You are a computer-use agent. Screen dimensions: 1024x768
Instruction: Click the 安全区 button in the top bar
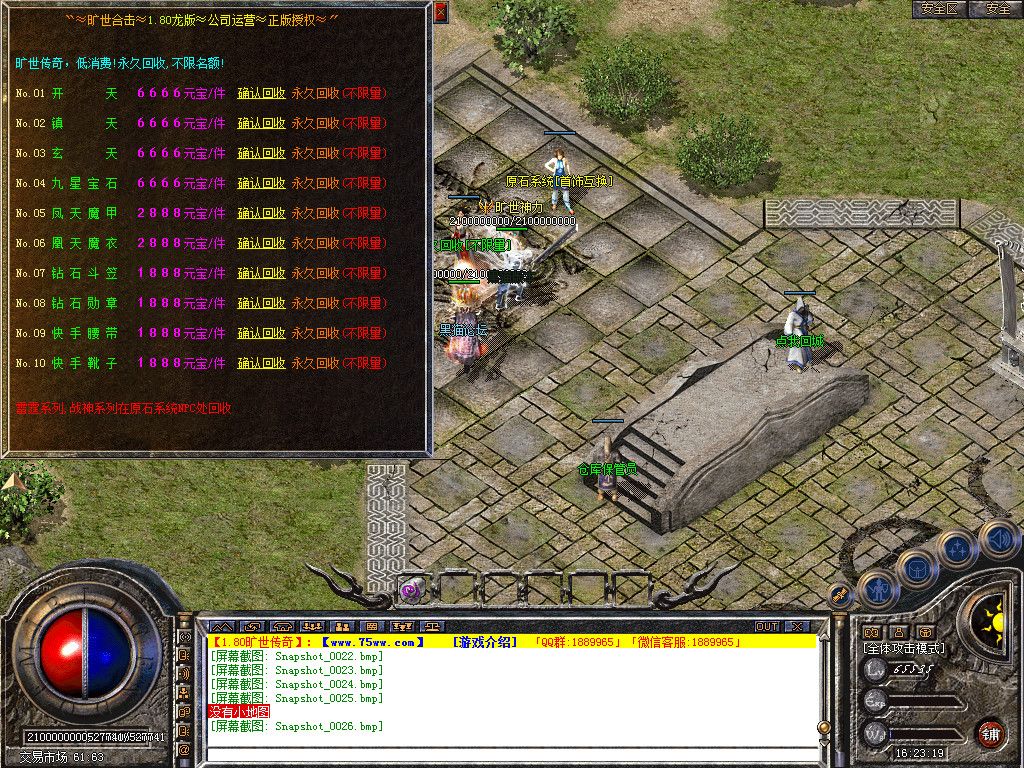940,8
